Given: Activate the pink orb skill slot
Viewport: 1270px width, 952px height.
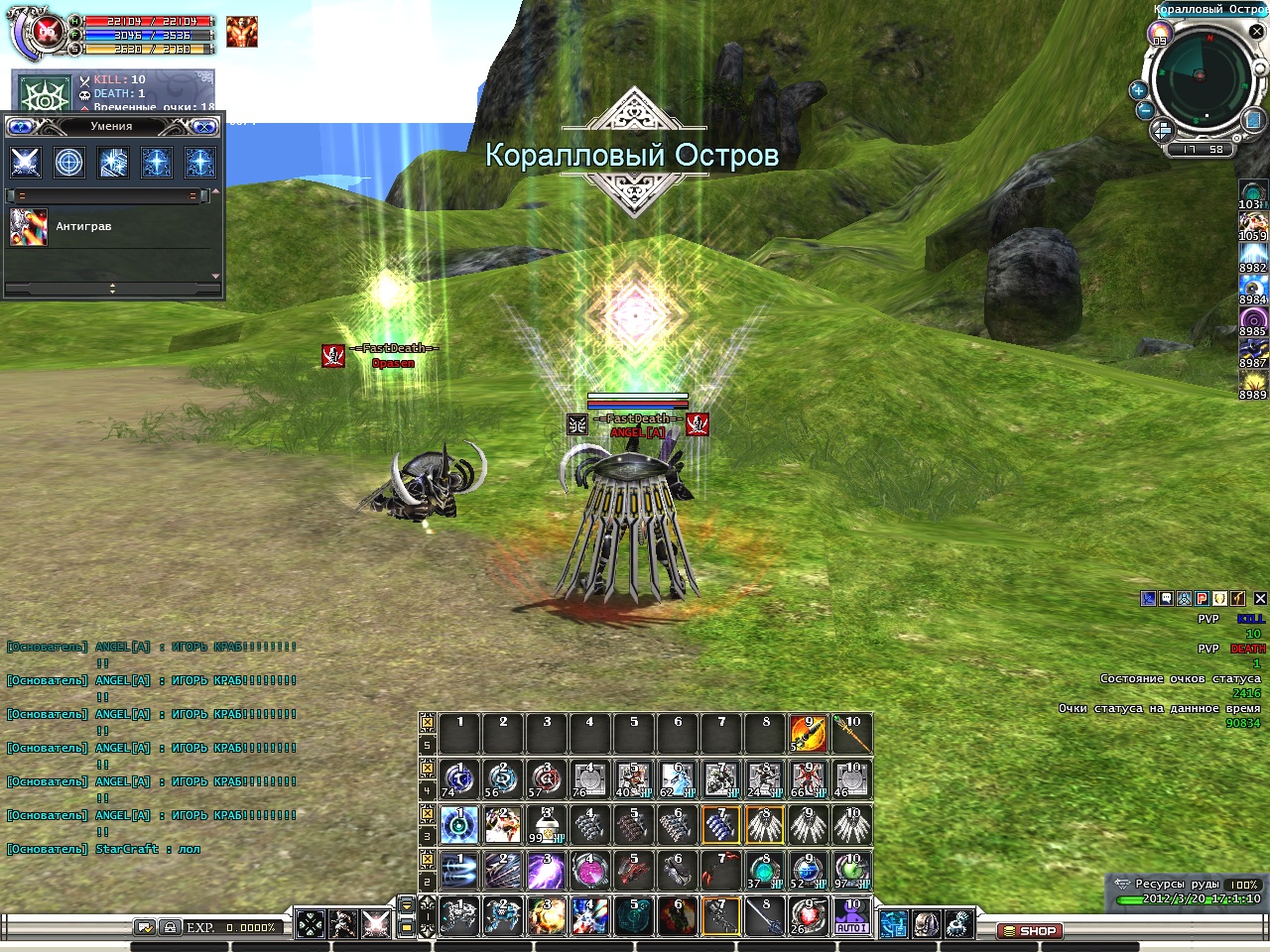Looking at the screenshot, I should (x=589, y=872).
